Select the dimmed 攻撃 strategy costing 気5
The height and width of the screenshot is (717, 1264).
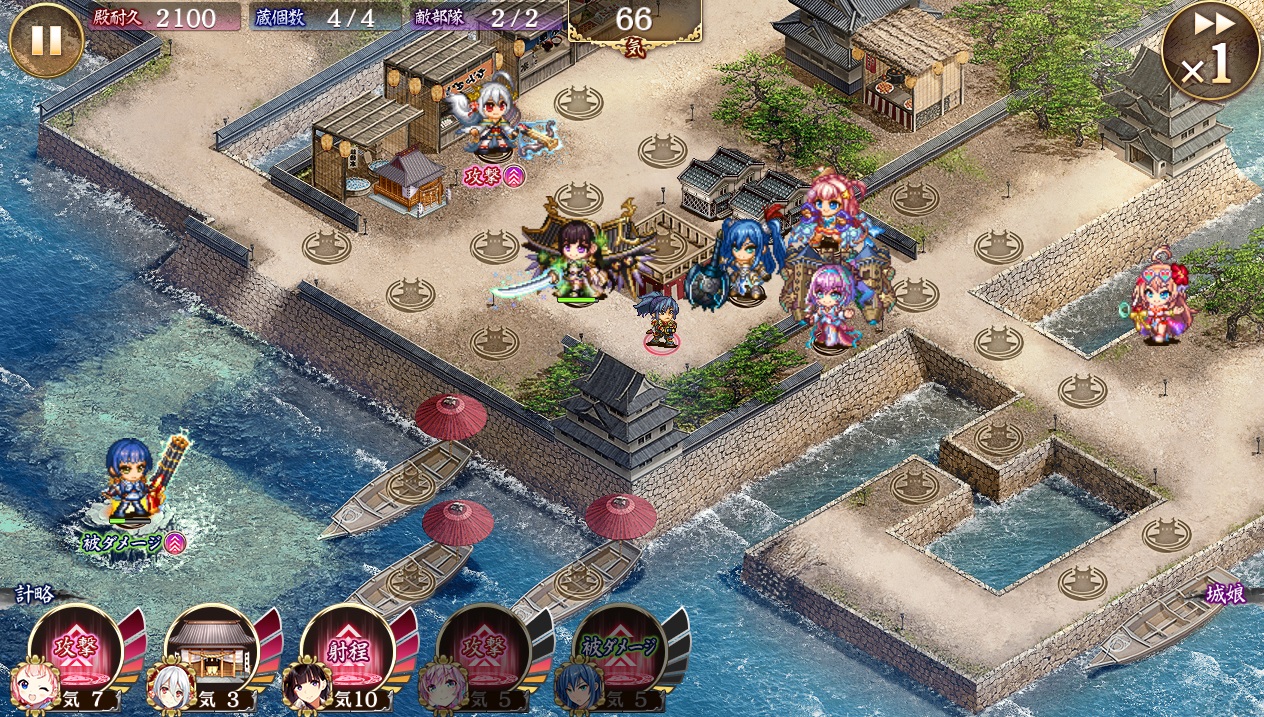[x=483, y=651]
